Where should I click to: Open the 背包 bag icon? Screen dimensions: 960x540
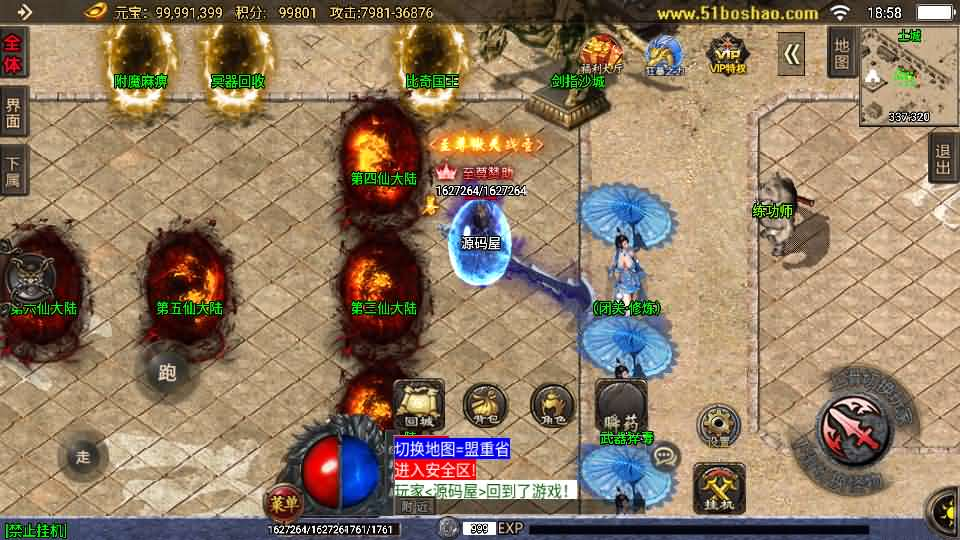click(485, 405)
